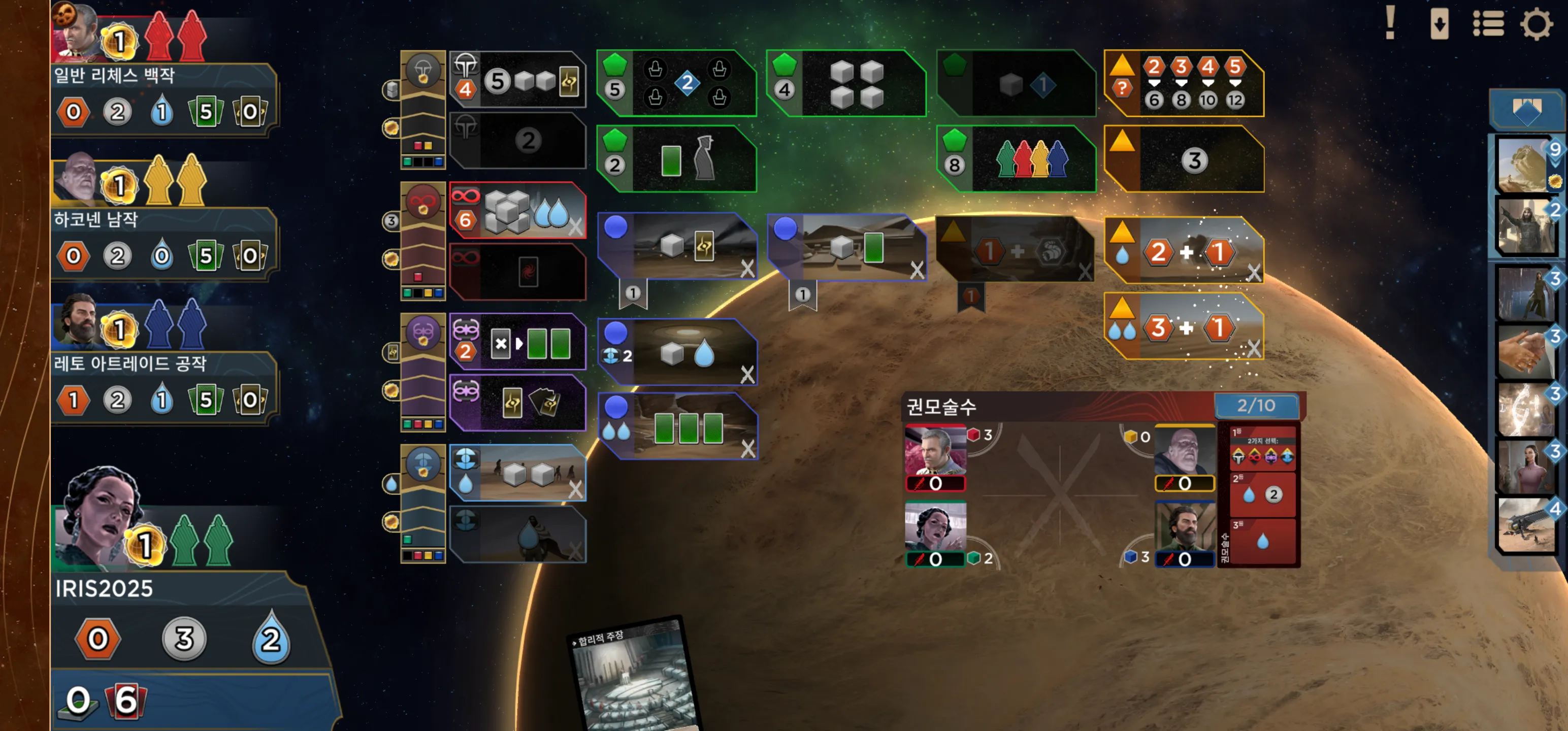Choose the infinity space with cubes and water
Image resolution: width=1568 pixels, height=731 pixels.
point(518,211)
